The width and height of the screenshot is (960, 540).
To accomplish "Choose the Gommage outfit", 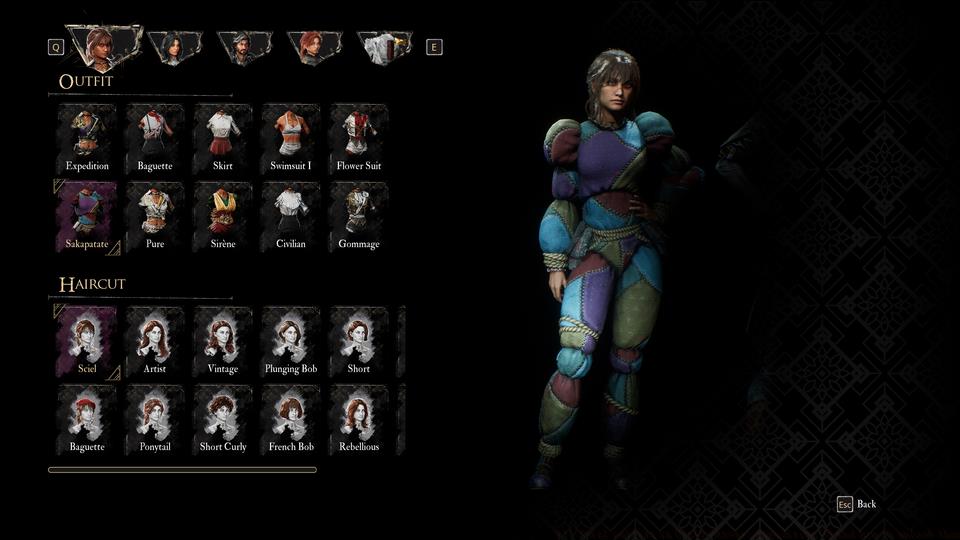I will (x=359, y=215).
